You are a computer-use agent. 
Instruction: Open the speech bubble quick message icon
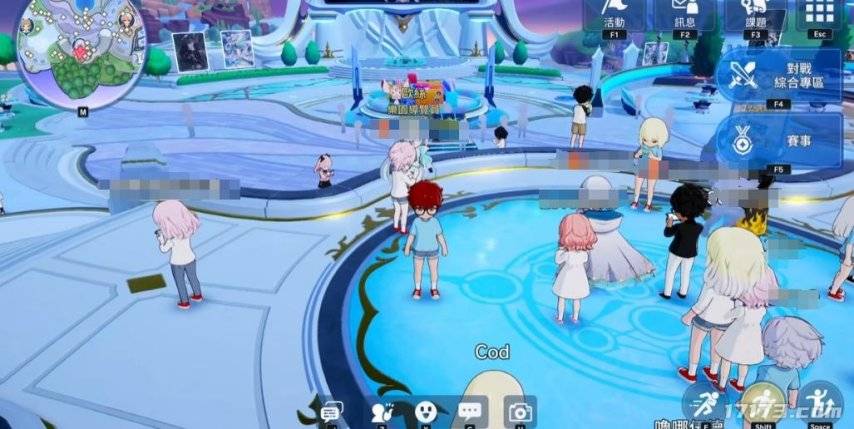click(471, 411)
